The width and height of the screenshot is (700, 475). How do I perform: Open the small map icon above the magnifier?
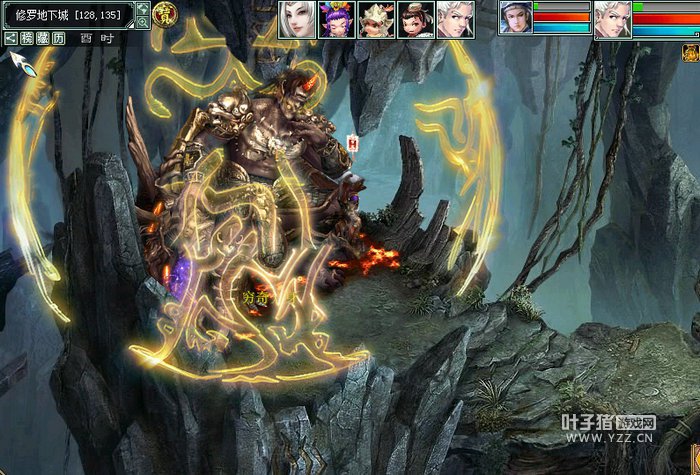click(142, 7)
